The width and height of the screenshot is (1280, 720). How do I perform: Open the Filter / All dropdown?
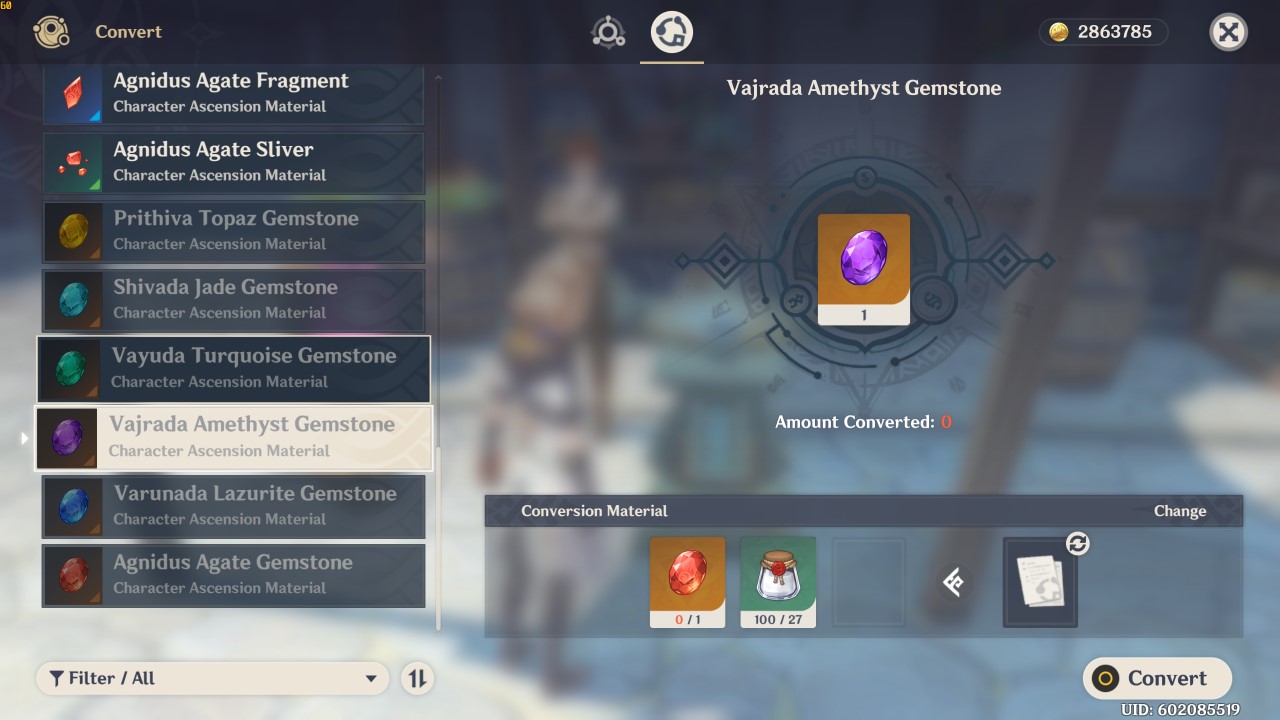pyautogui.click(x=212, y=678)
